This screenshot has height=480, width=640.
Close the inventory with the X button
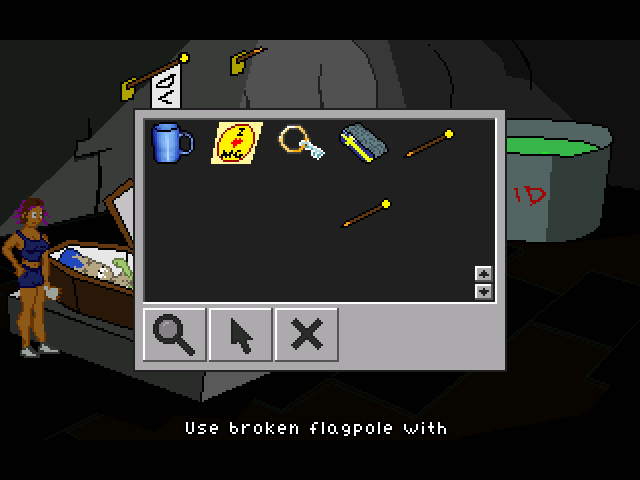coord(306,334)
